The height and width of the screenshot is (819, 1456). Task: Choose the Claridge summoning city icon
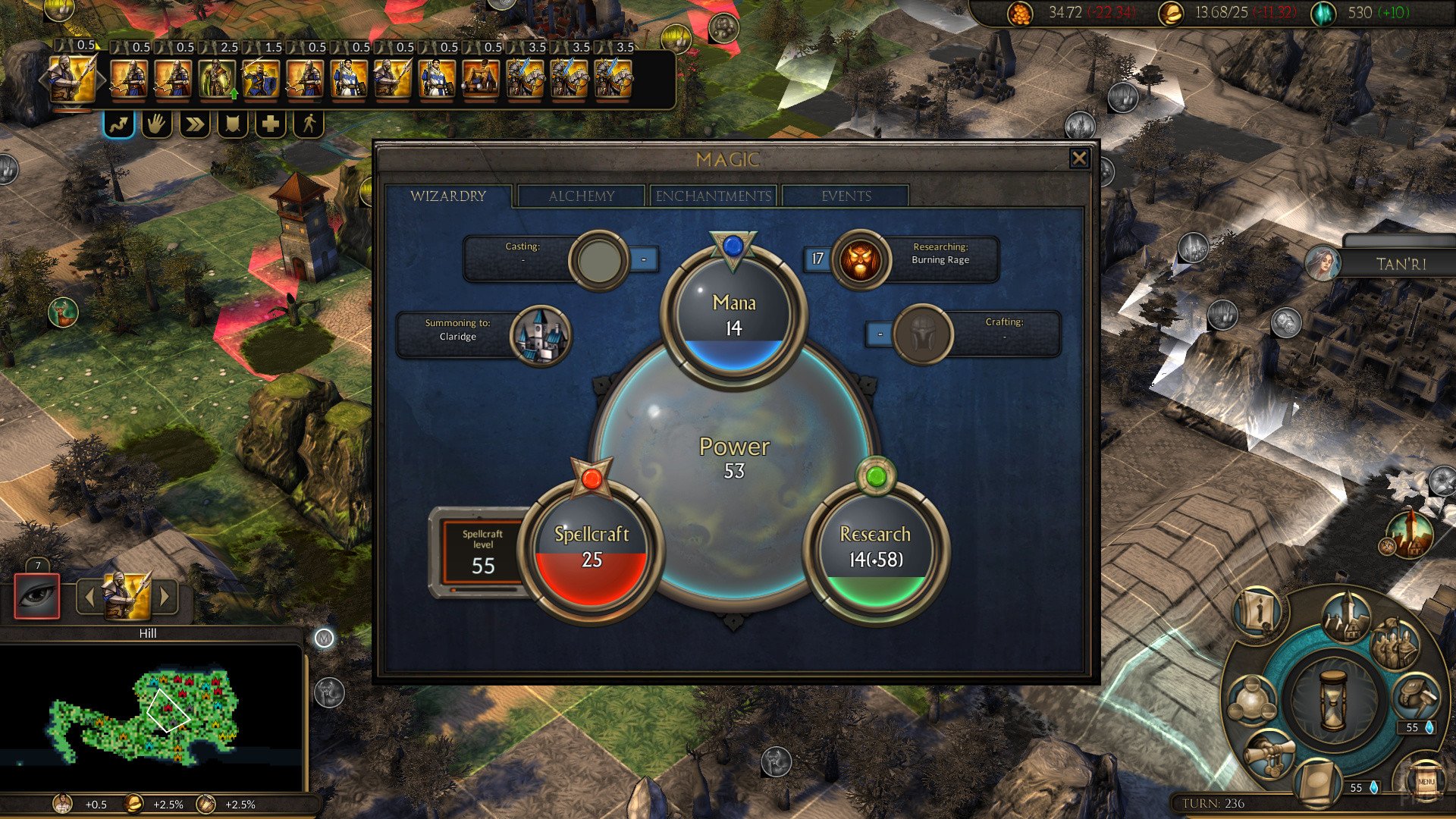pos(539,335)
